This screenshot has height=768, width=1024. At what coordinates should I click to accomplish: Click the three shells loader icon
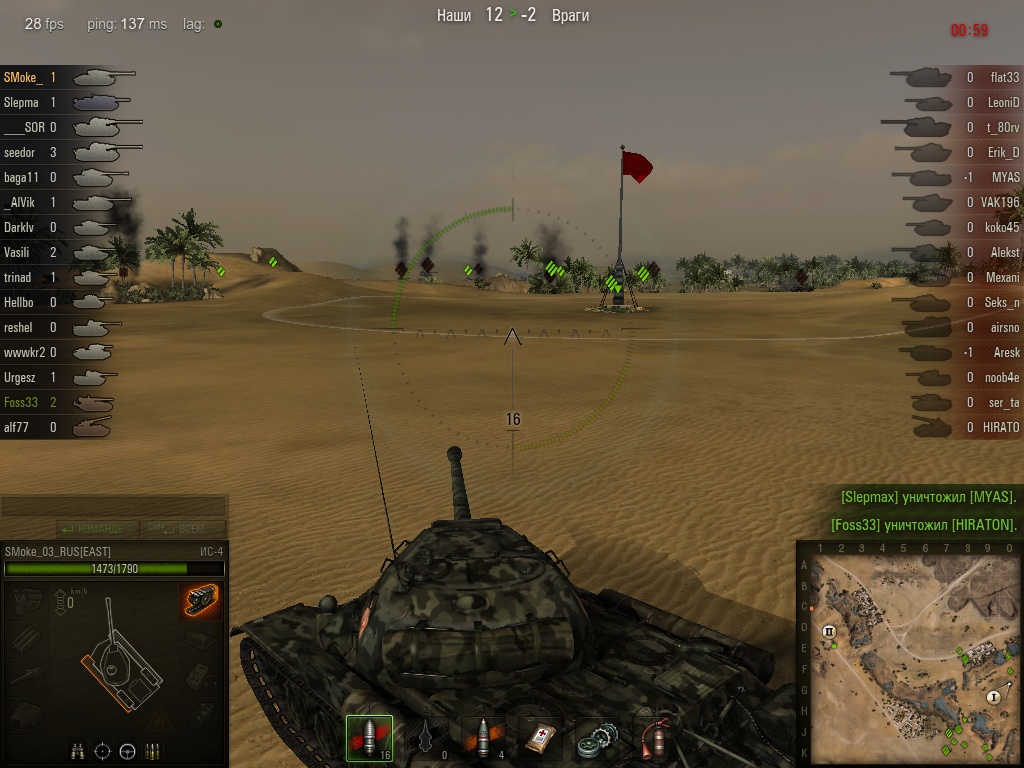pyautogui.click(x=153, y=750)
